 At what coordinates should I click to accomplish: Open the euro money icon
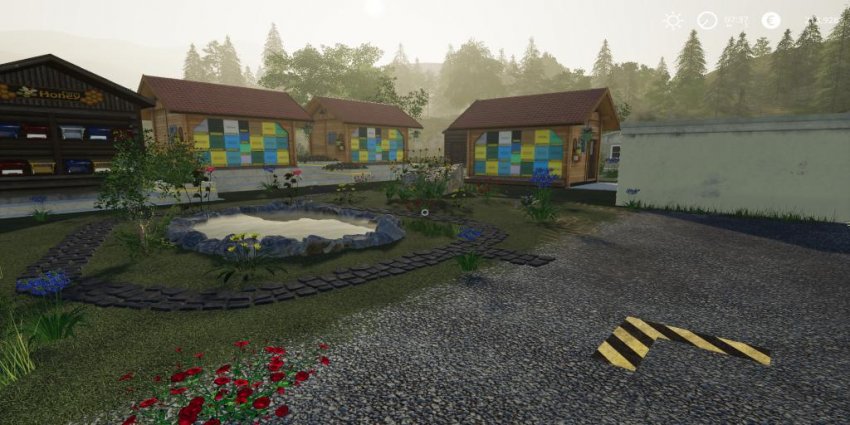click(x=770, y=20)
